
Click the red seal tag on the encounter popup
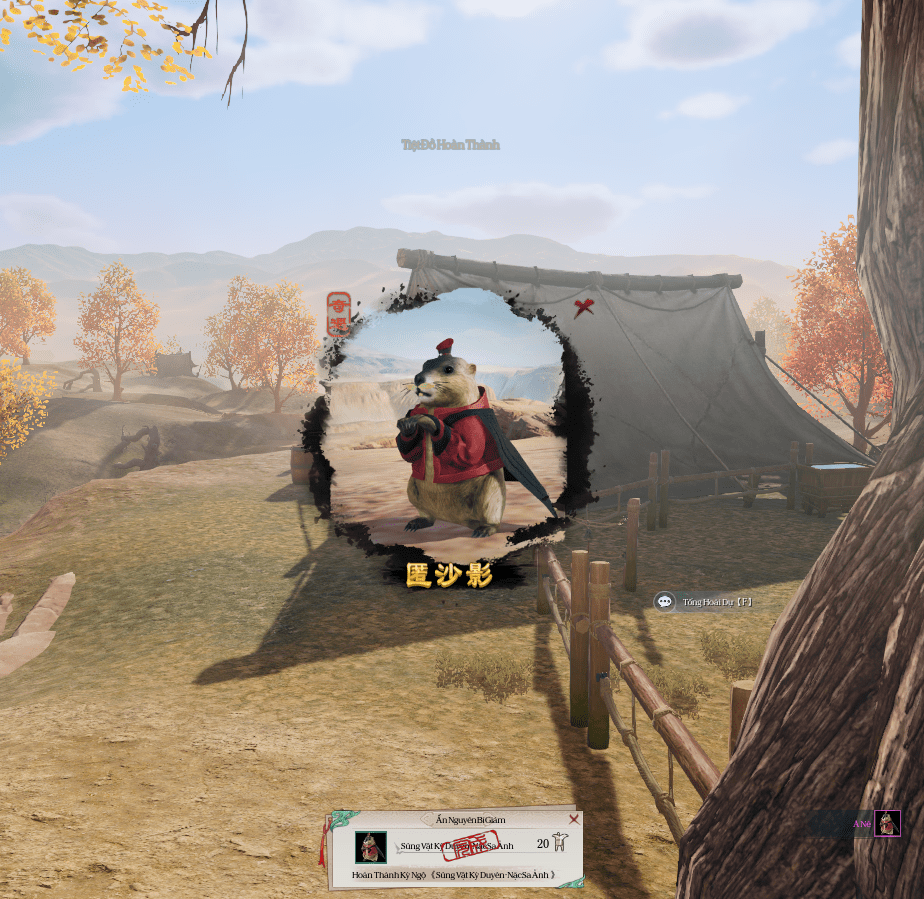(339, 315)
